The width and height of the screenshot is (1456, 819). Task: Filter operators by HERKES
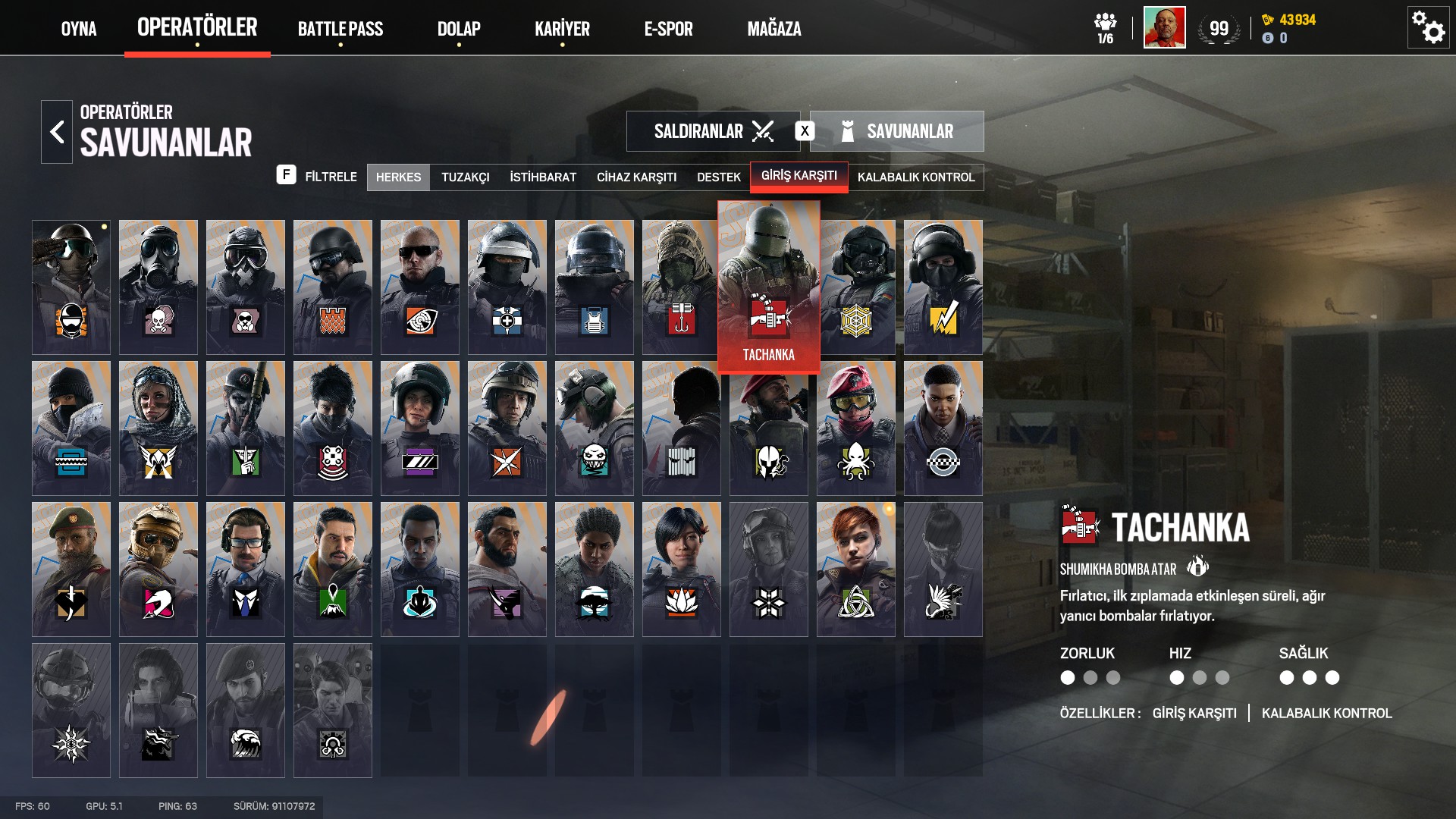pos(398,177)
